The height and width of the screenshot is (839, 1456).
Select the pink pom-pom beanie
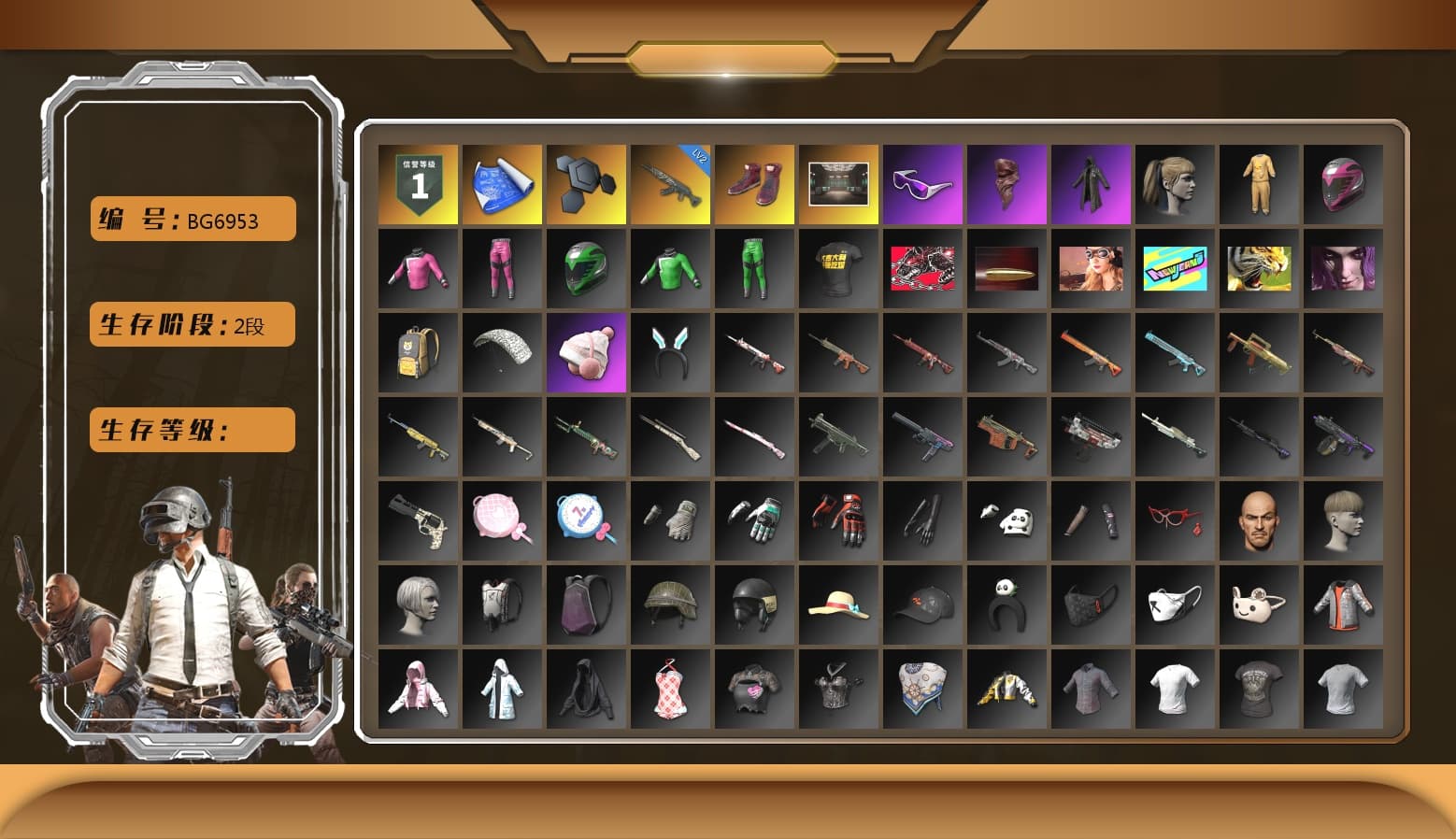pos(586,352)
